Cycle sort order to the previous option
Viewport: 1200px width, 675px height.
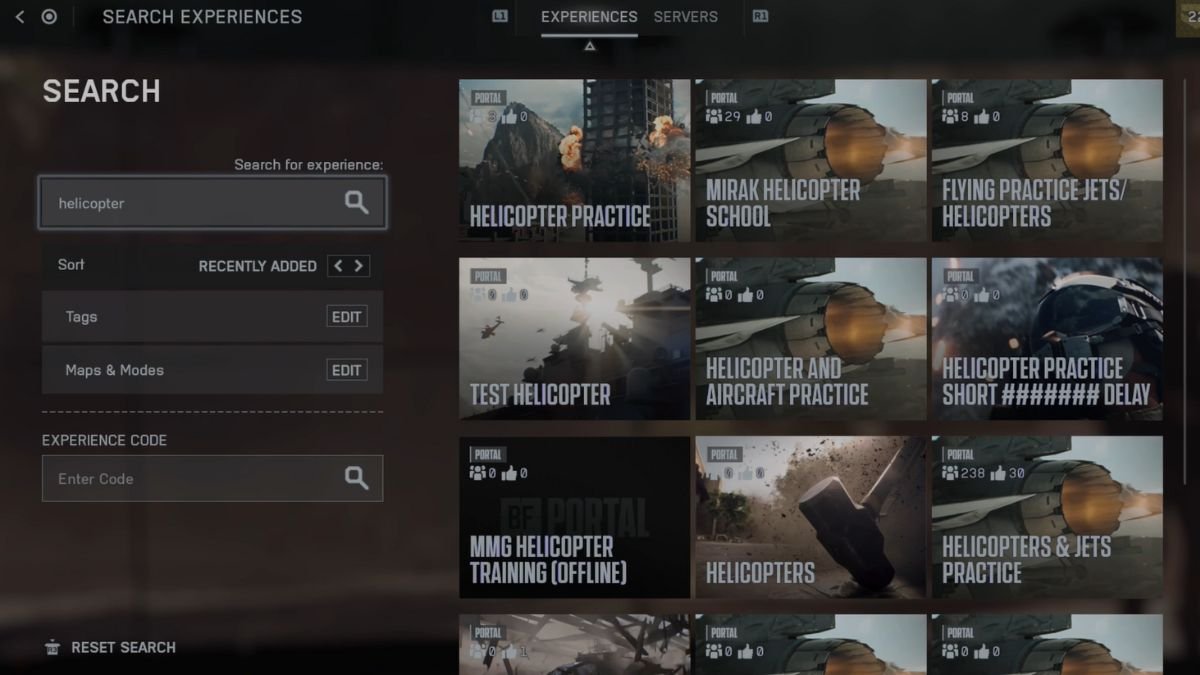coord(338,266)
